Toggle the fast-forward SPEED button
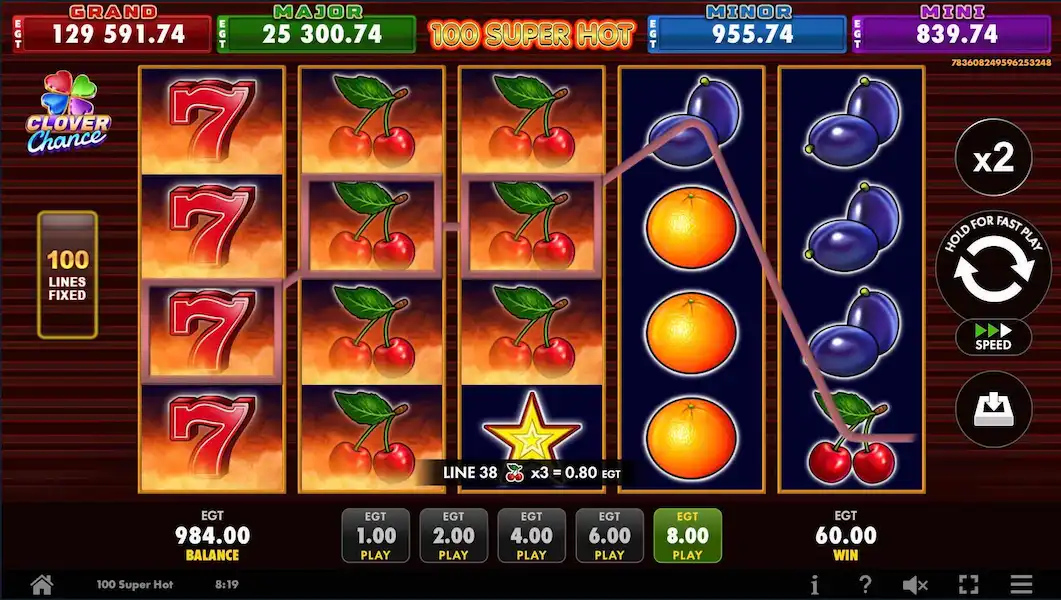Image resolution: width=1061 pixels, height=600 pixels. (993, 336)
